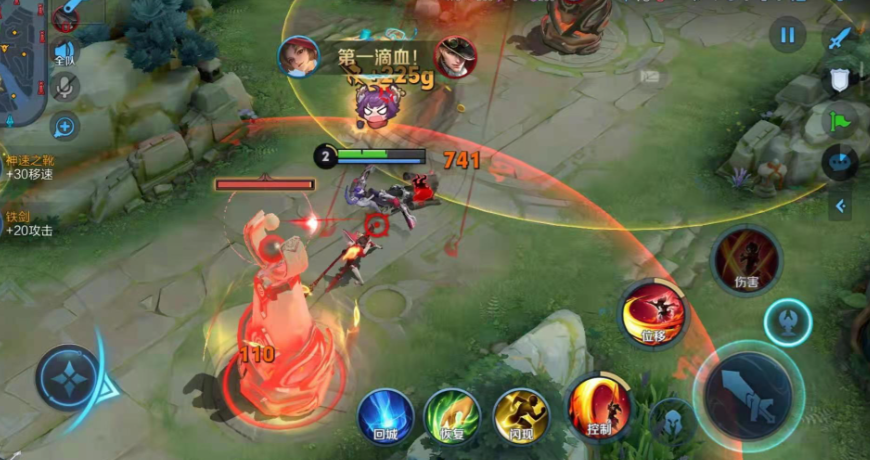This screenshot has width=870, height=460.
Task: Toggle the muted microphone
Action: click(65, 88)
